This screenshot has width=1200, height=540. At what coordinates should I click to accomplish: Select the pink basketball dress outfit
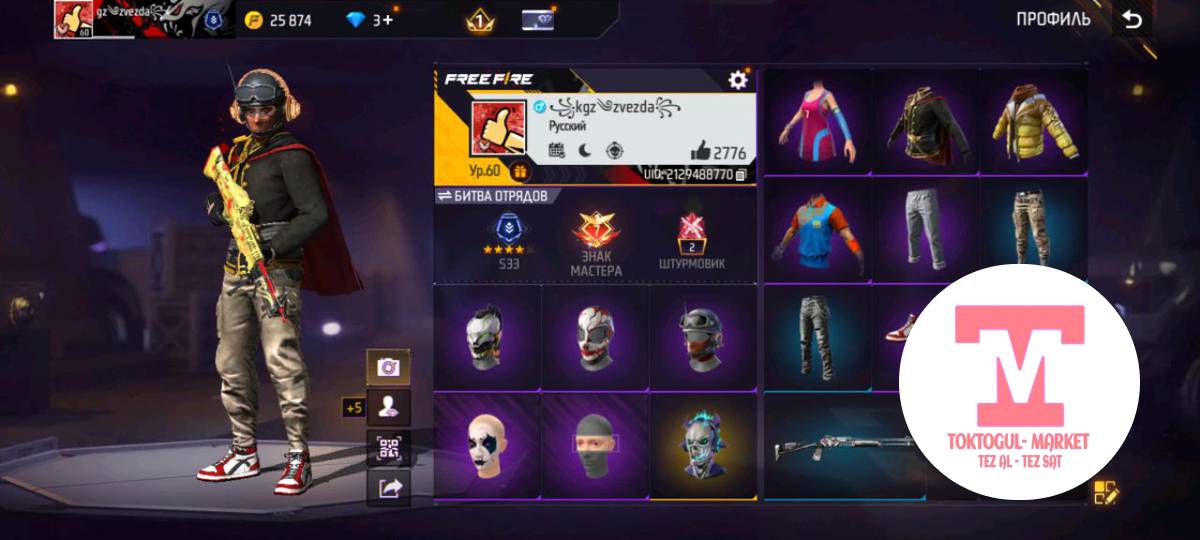pos(818,122)
